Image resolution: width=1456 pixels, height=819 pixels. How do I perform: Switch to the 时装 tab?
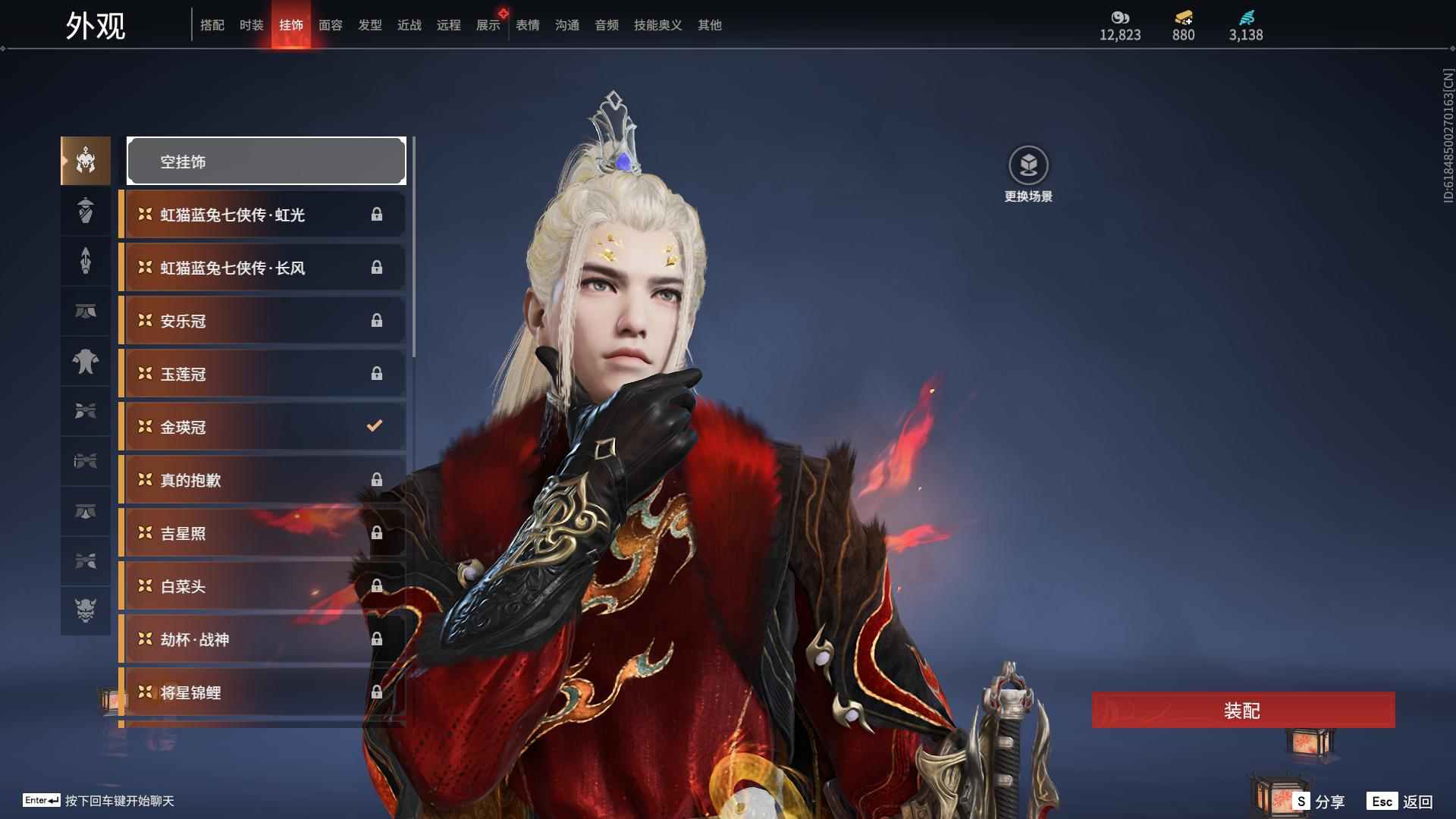(x=251, y=25)
